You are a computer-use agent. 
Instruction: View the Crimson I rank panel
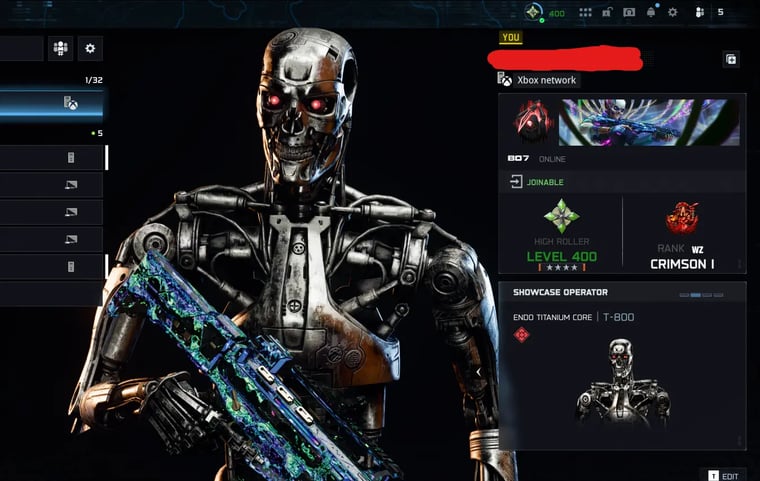[682, 235]
